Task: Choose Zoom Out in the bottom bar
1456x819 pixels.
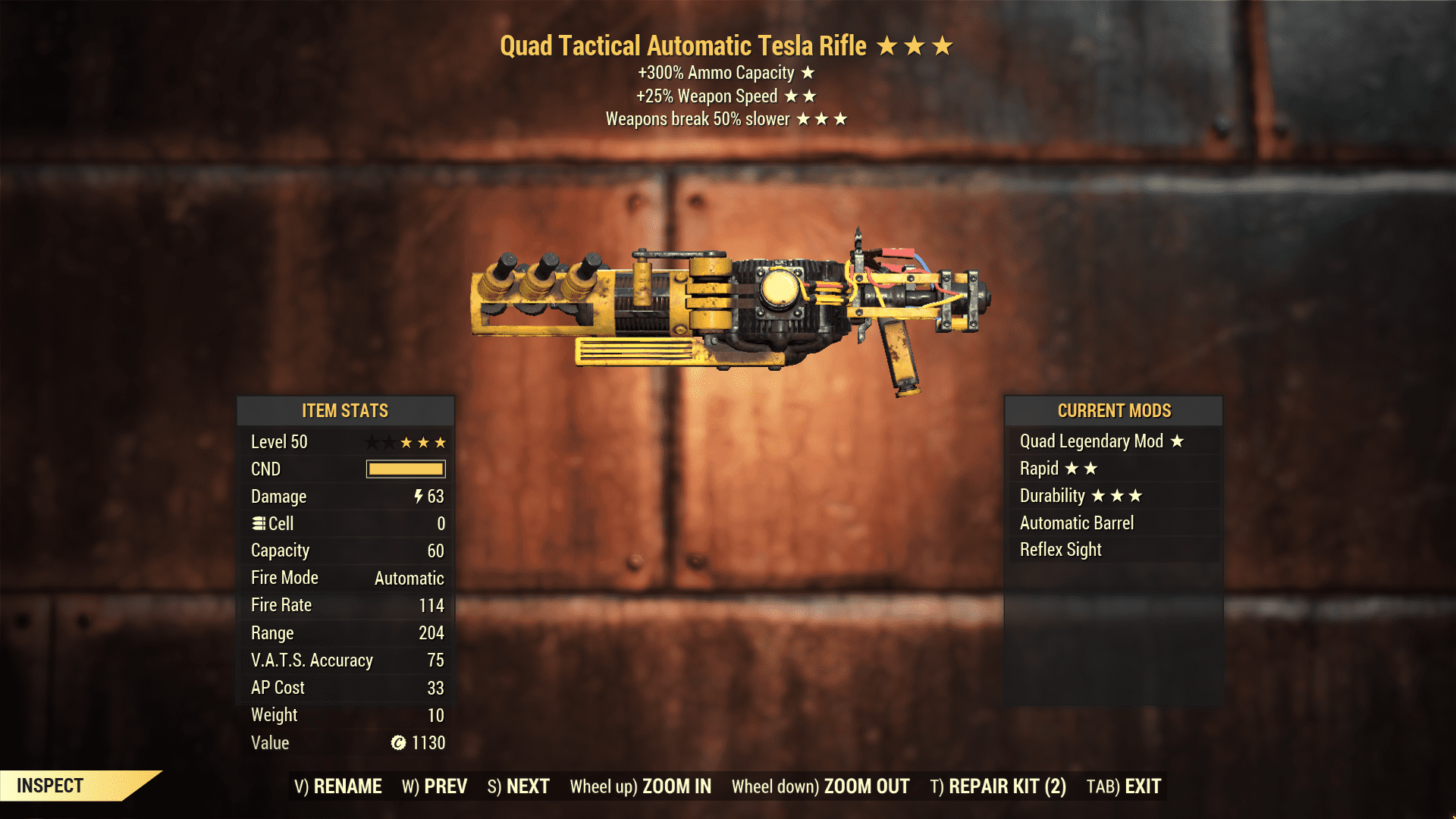Action: pyautogui.click(x=821, y=786)
